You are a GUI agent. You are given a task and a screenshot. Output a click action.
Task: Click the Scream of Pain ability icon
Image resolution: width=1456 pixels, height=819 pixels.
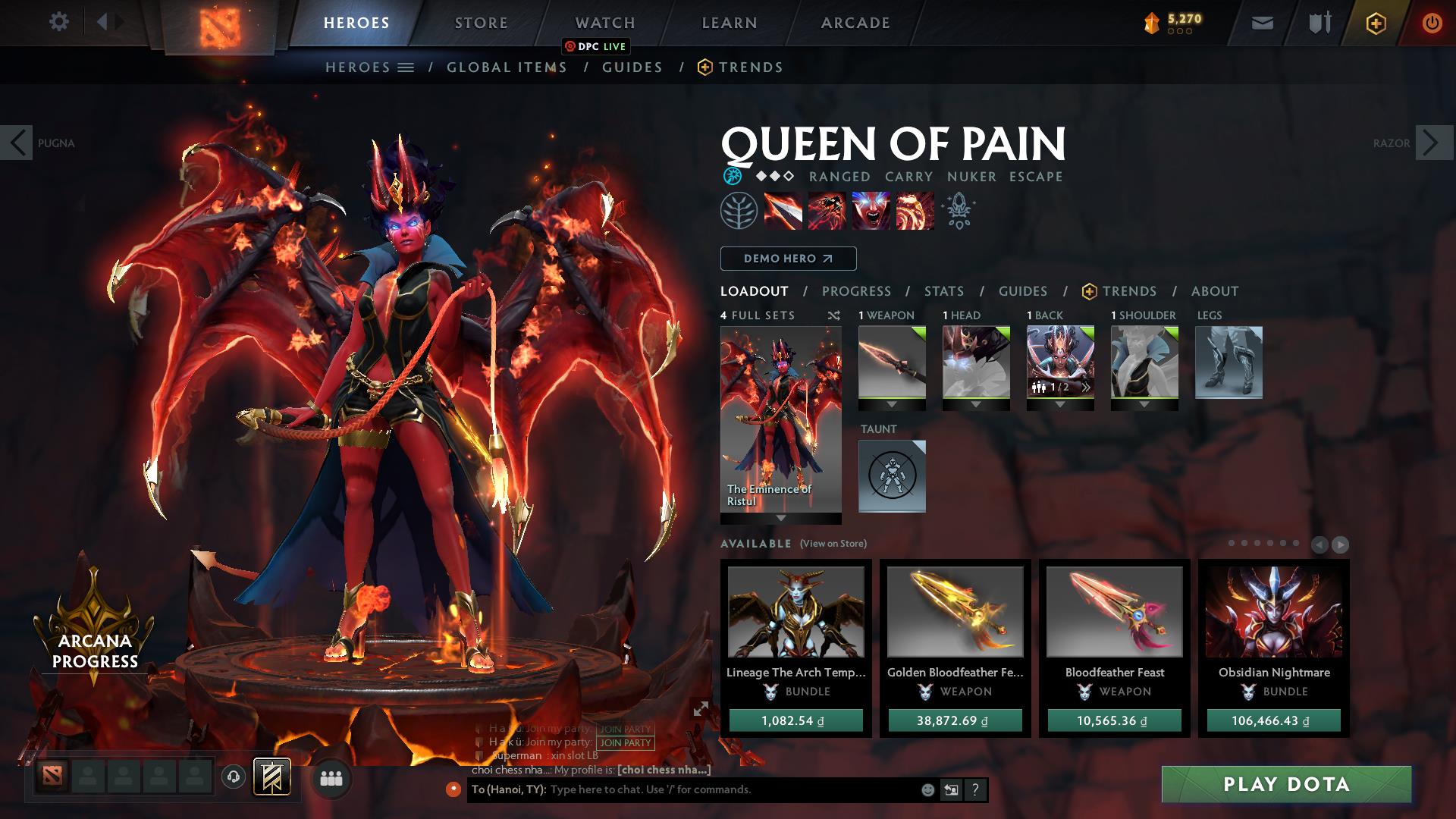[x=872, y=211]
